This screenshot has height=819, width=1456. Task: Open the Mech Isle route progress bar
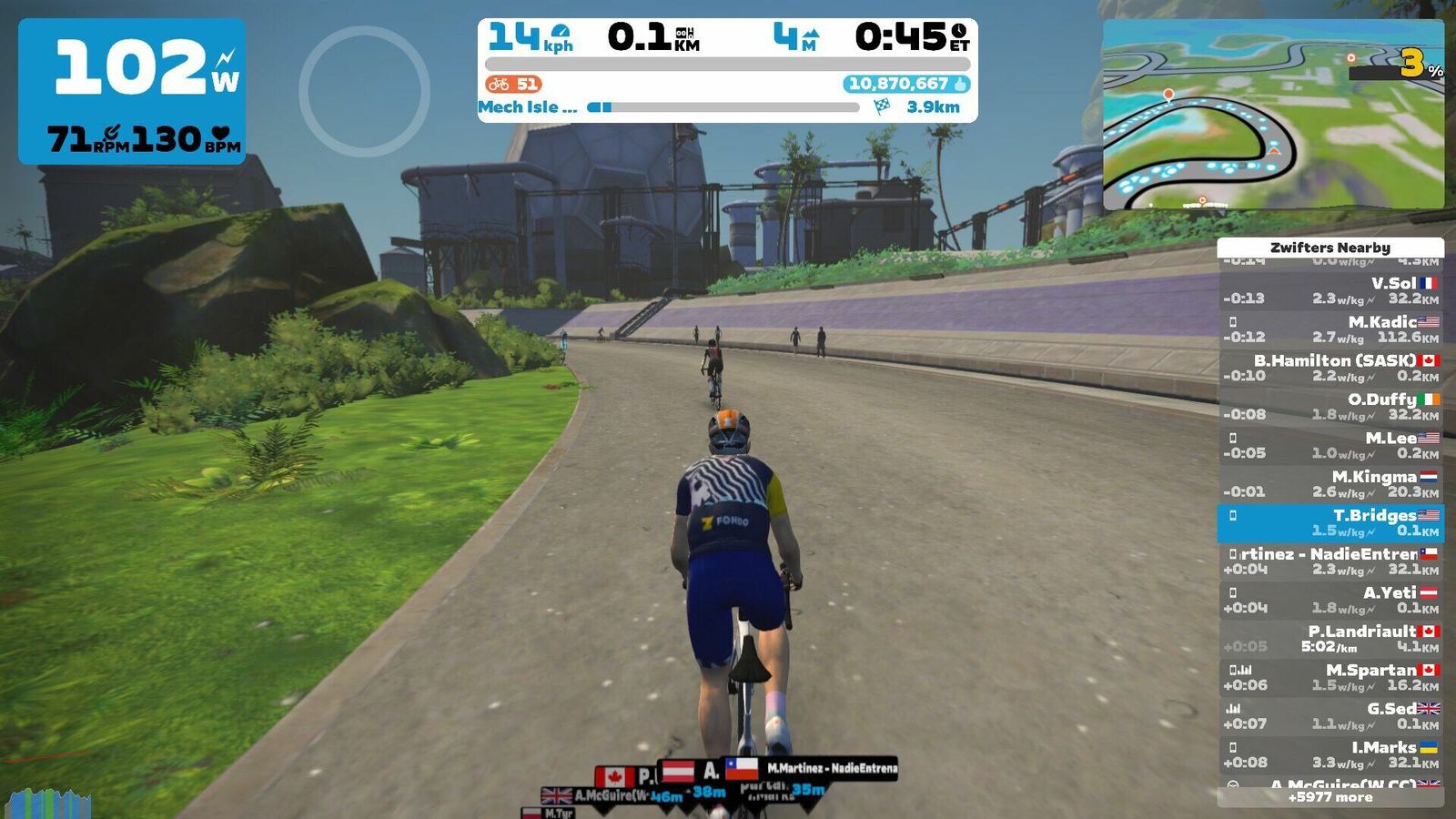point(723,107)
